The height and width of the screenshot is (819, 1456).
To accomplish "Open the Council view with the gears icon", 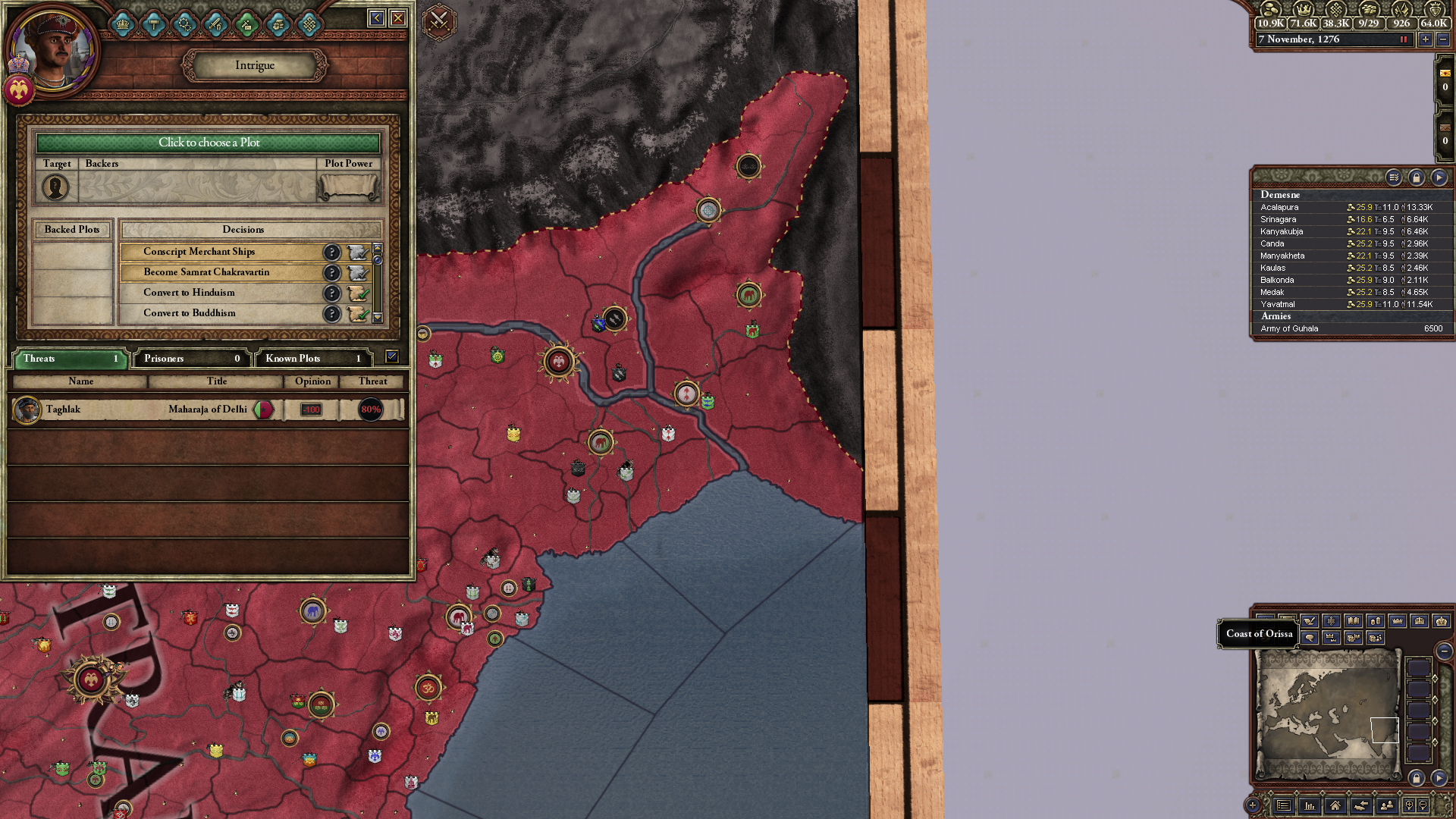I will click(x=184, y=24).
